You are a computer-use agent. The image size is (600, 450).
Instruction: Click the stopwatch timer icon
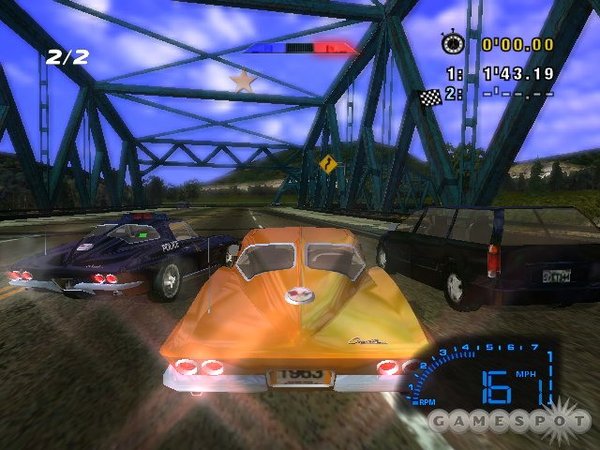click(x=454, y=44)
